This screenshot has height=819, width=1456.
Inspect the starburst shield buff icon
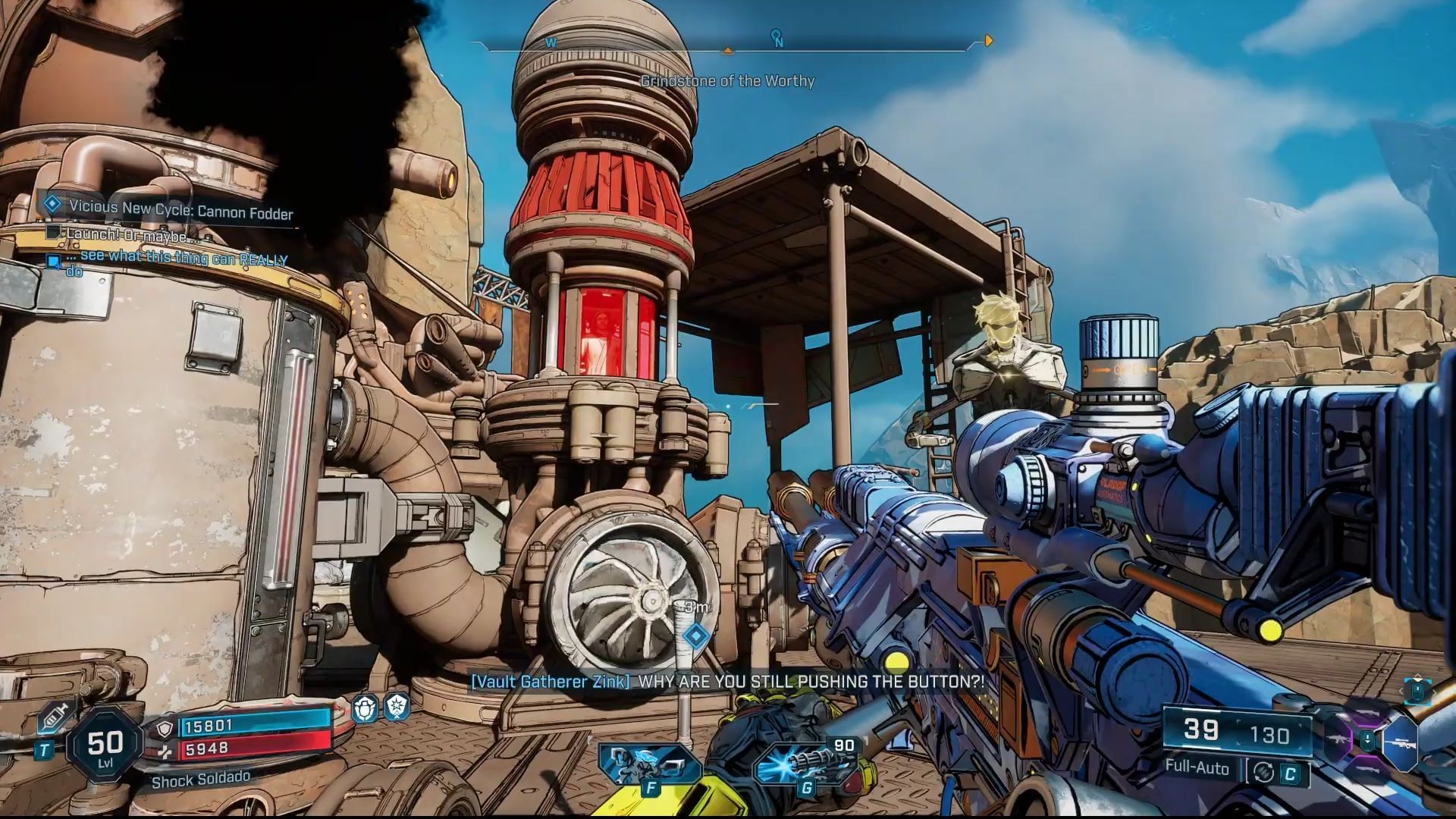[397, 707]
